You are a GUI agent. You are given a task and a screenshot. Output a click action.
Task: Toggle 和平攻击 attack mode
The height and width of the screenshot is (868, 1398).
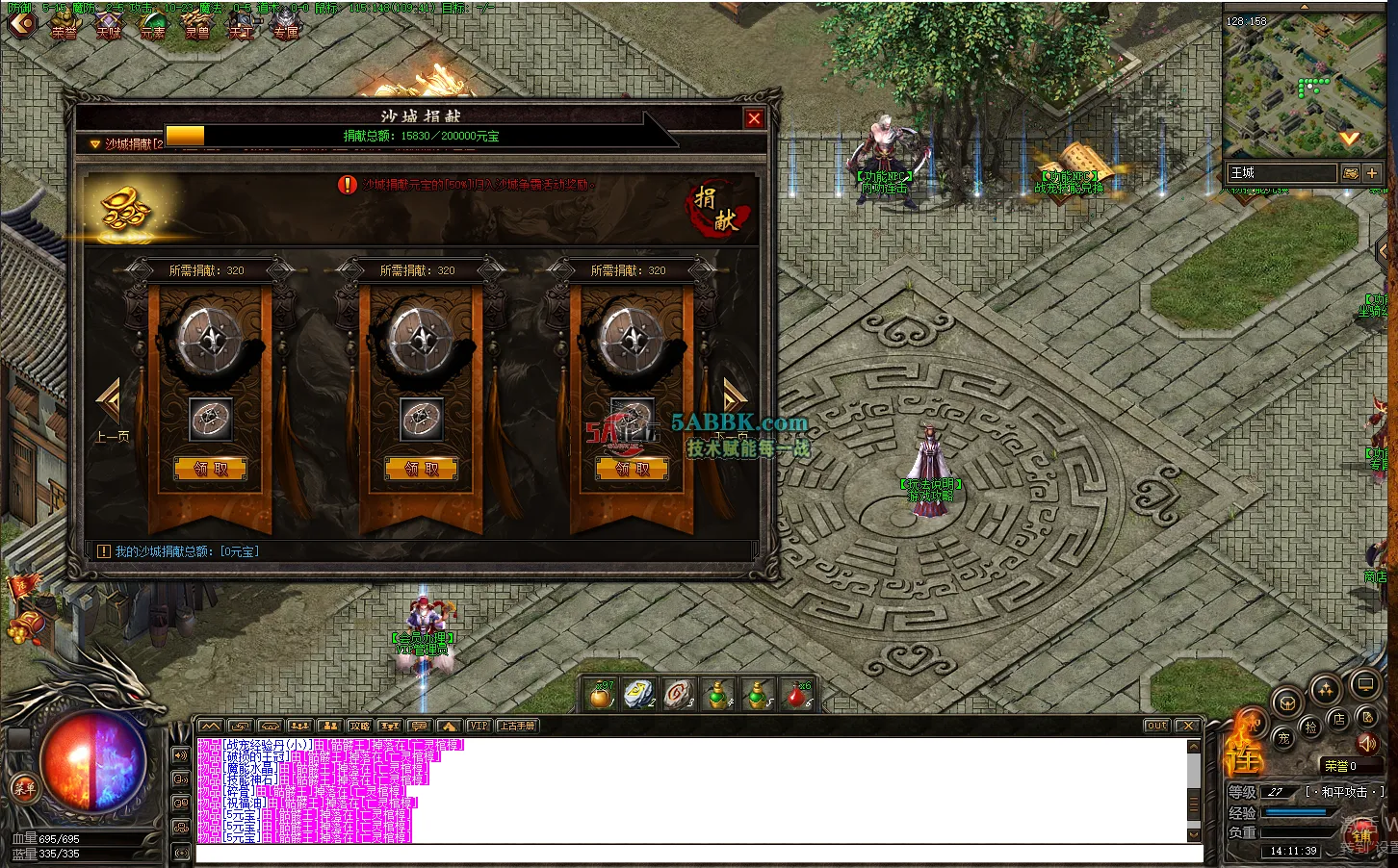pyautogui.click(x=1345, y=792)
